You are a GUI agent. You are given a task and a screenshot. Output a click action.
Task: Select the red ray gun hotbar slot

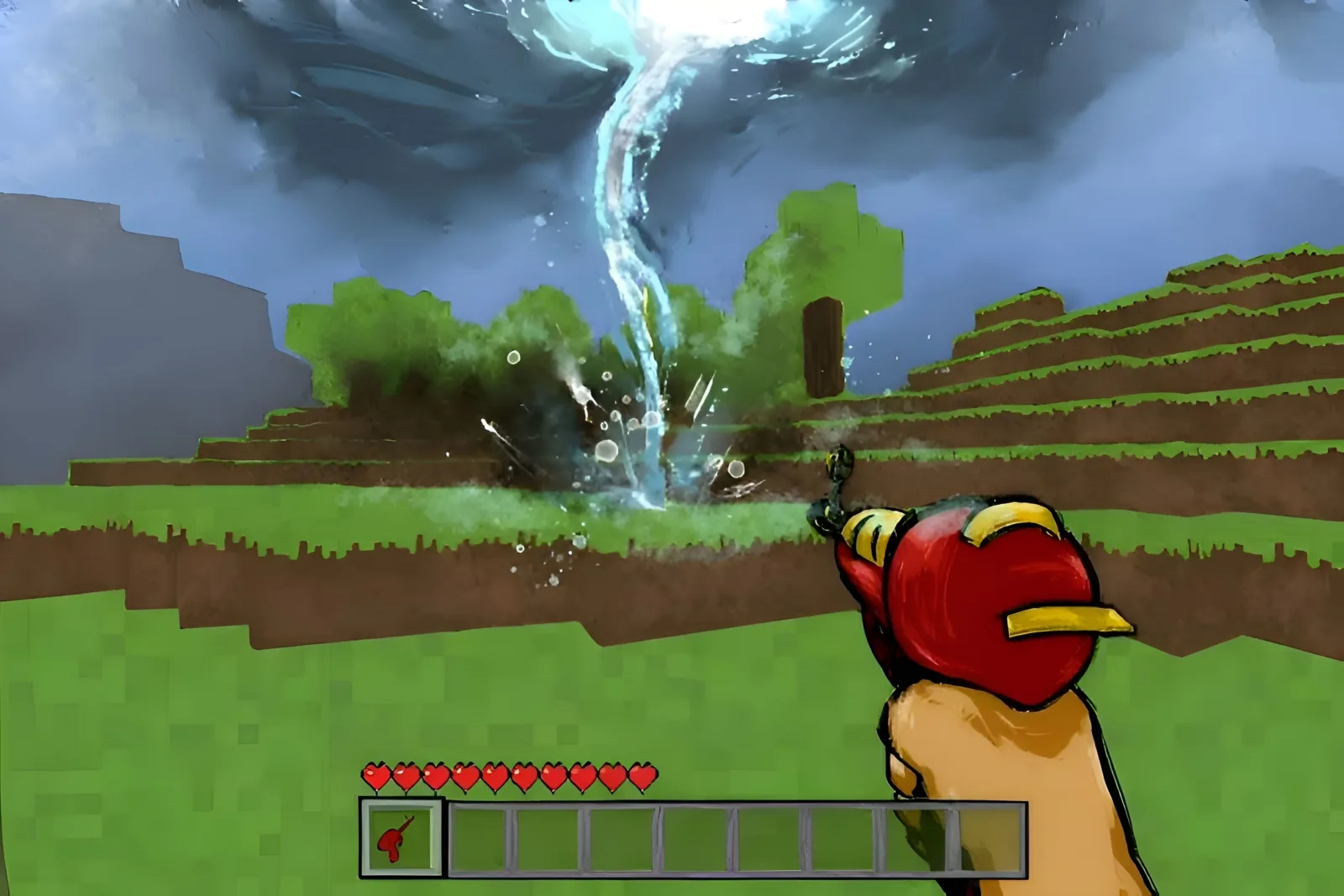pyautogui.click(x=402, y=836)
